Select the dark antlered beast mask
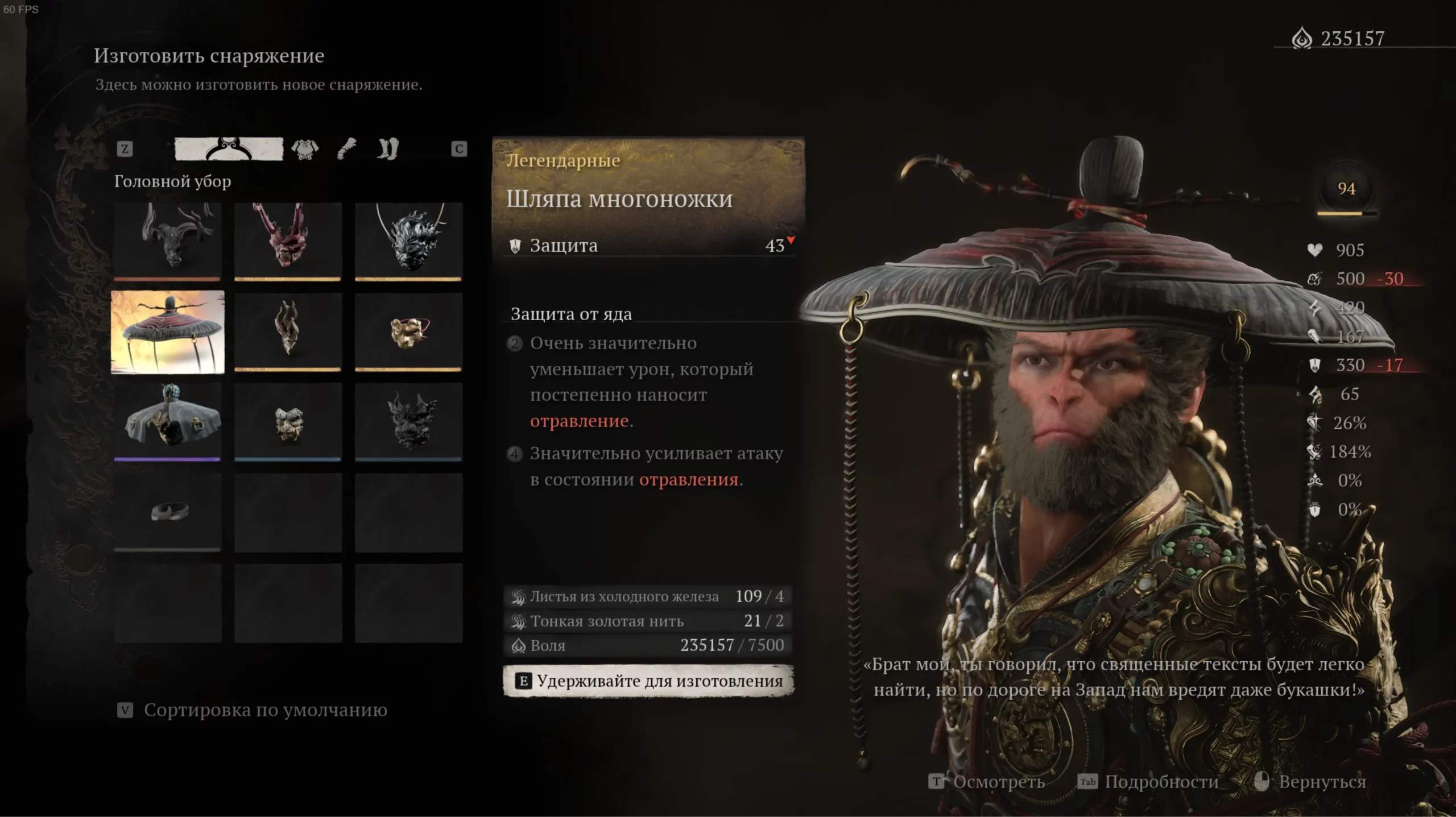The height and width of the screenshot is (817, 1456). click(168, 241)
